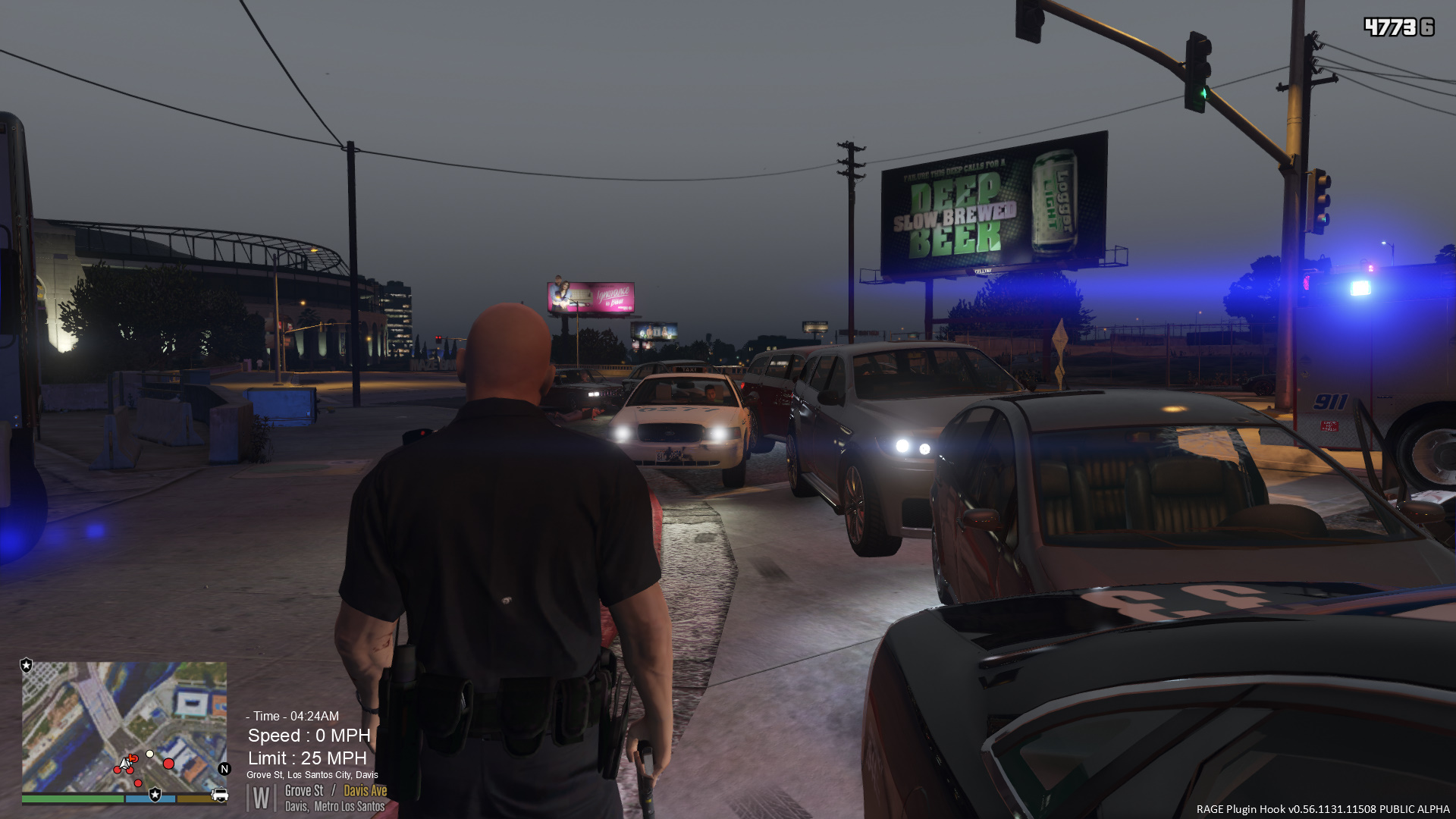Select the north compass N marker

[224, 769]
